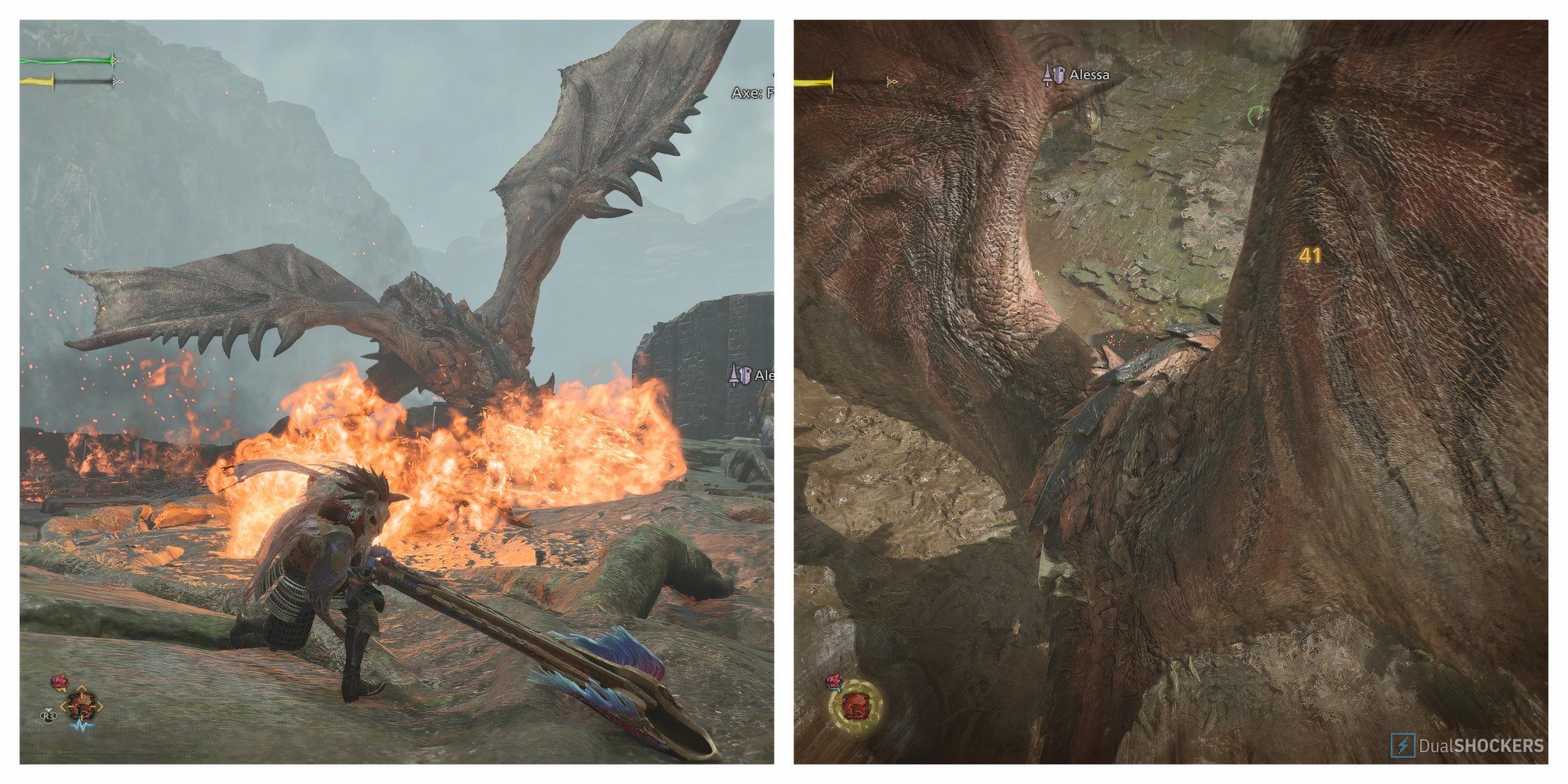The height and width of the screenshot is (784, 1568).
Task: Select the blue sharpness gauge icon below the radial
Action: pos(81,726)
